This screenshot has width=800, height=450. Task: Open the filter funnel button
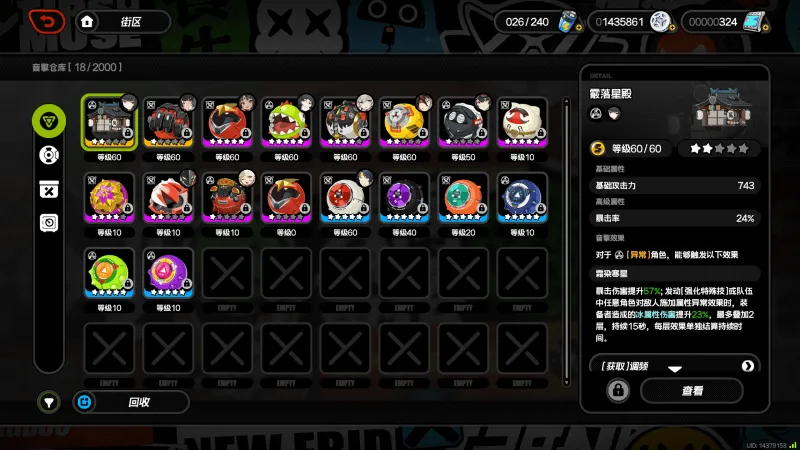(48, 402)
